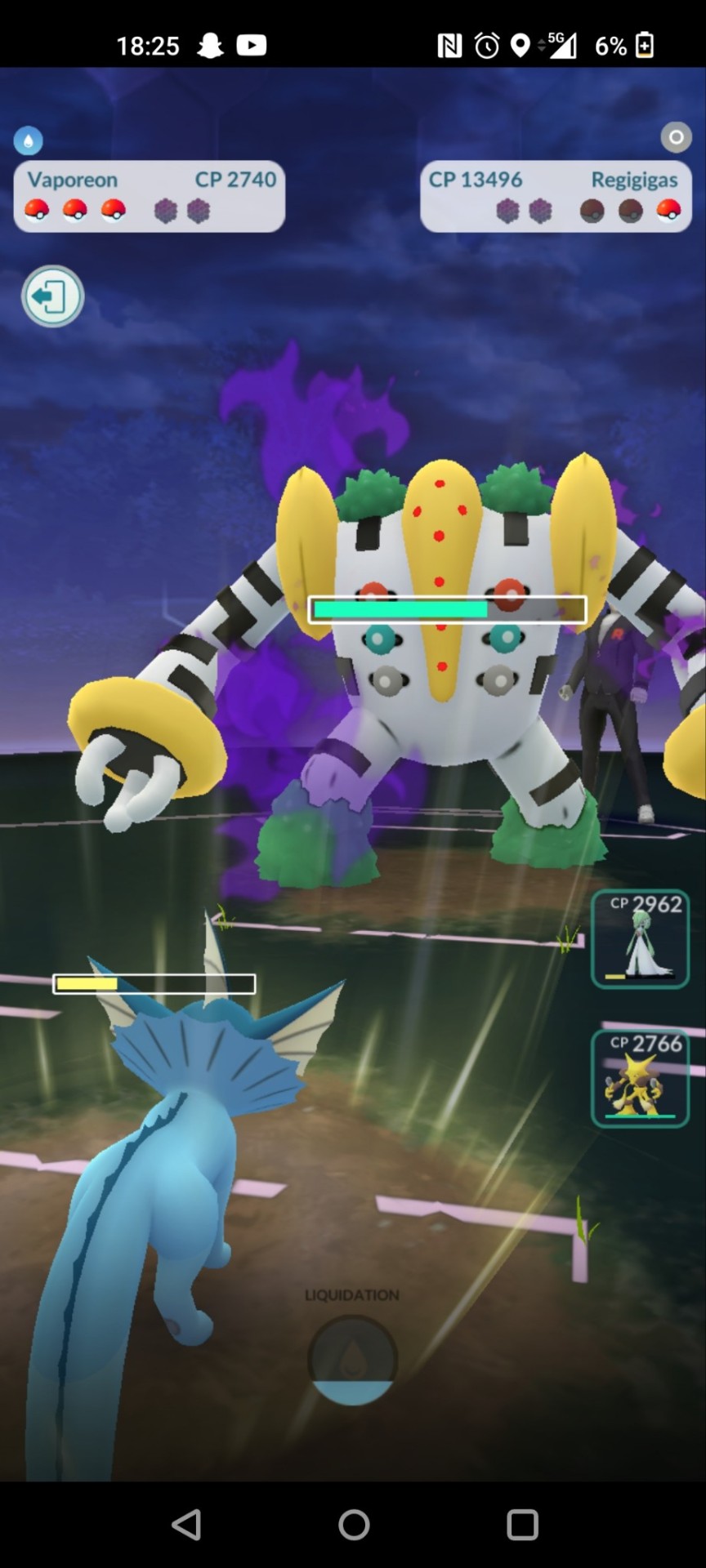The height and width of the screenshot is (1568, 706).
Task: Activate the Liquidation charged attack
Action: pos(353,1359)
